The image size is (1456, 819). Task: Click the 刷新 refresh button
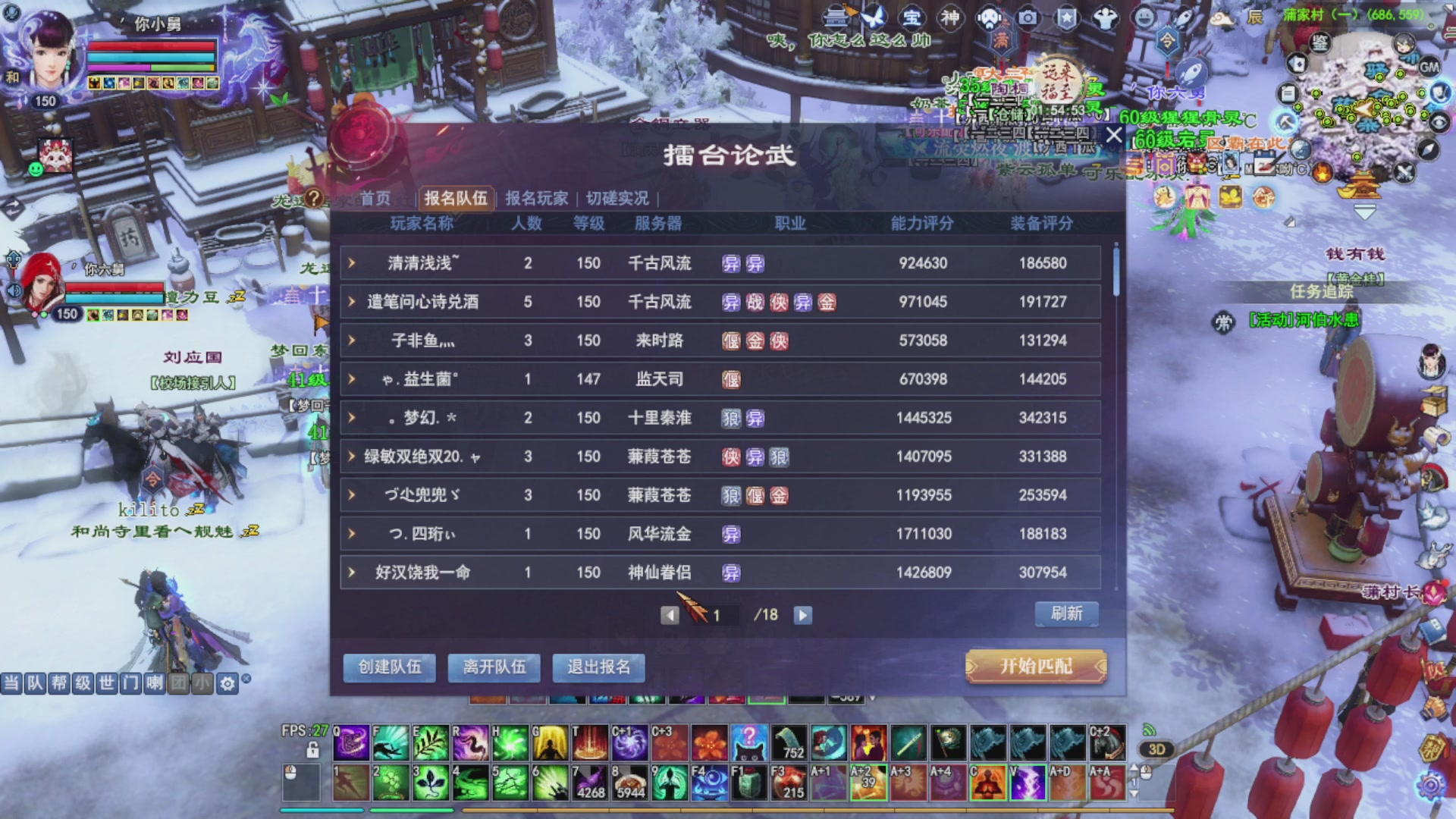pos(1065,614)
